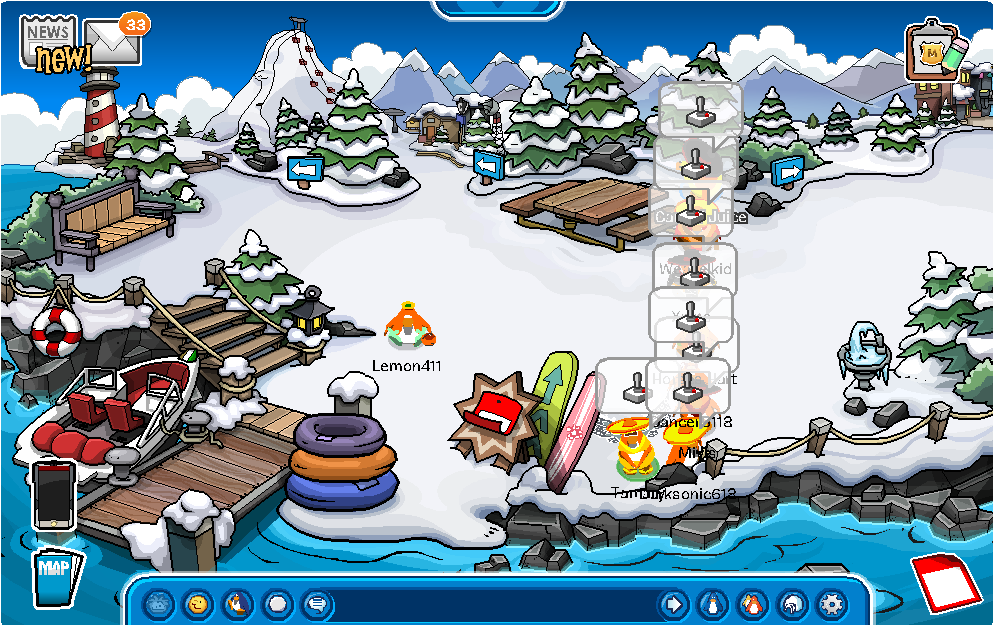Viewport: 997px width, 626px height.
Task: Click the moderator badge clipboard icon
Action: (x=933, y=52)
